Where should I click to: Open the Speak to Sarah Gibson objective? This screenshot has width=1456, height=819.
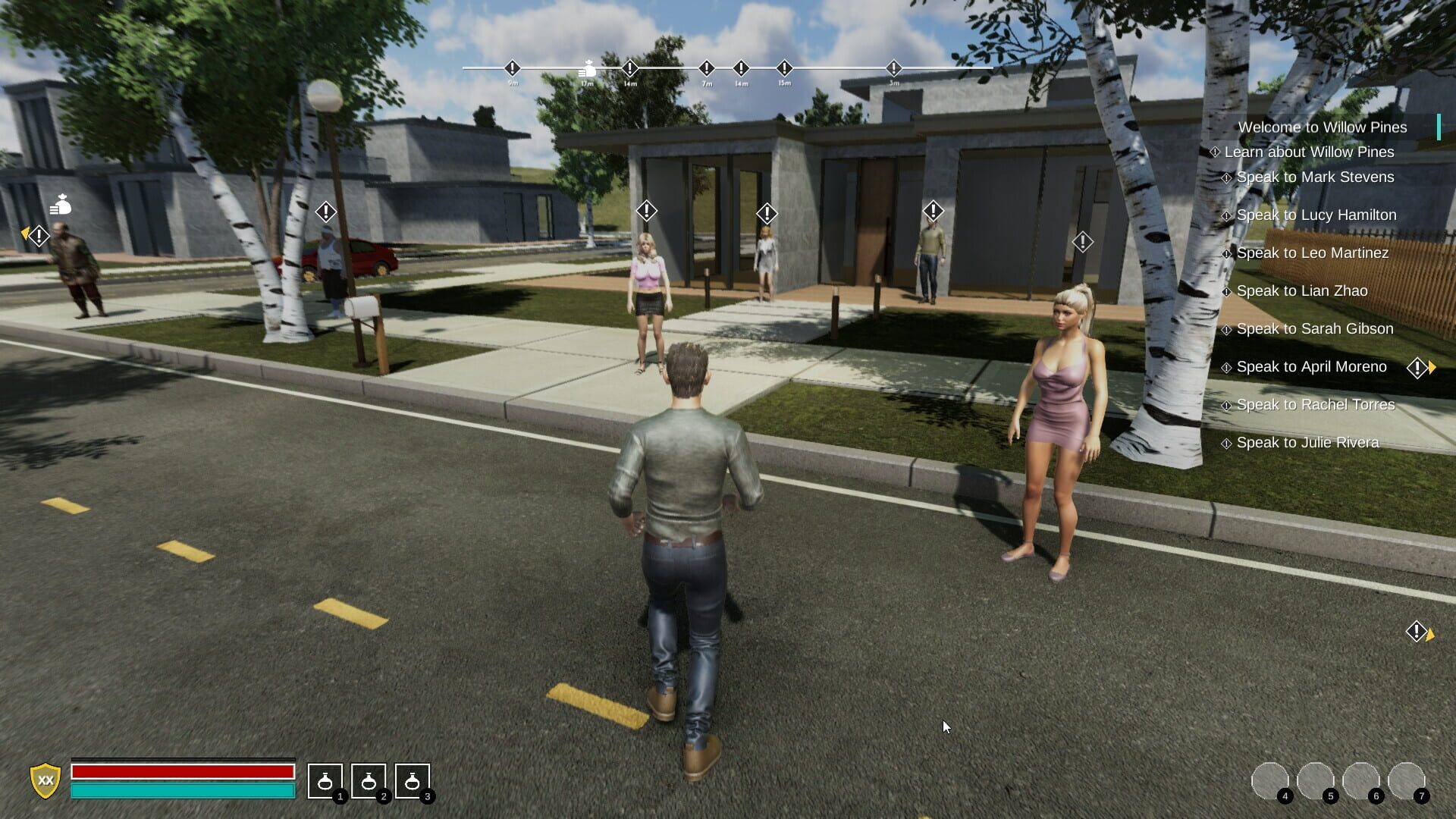click(x=1316, y=329)
